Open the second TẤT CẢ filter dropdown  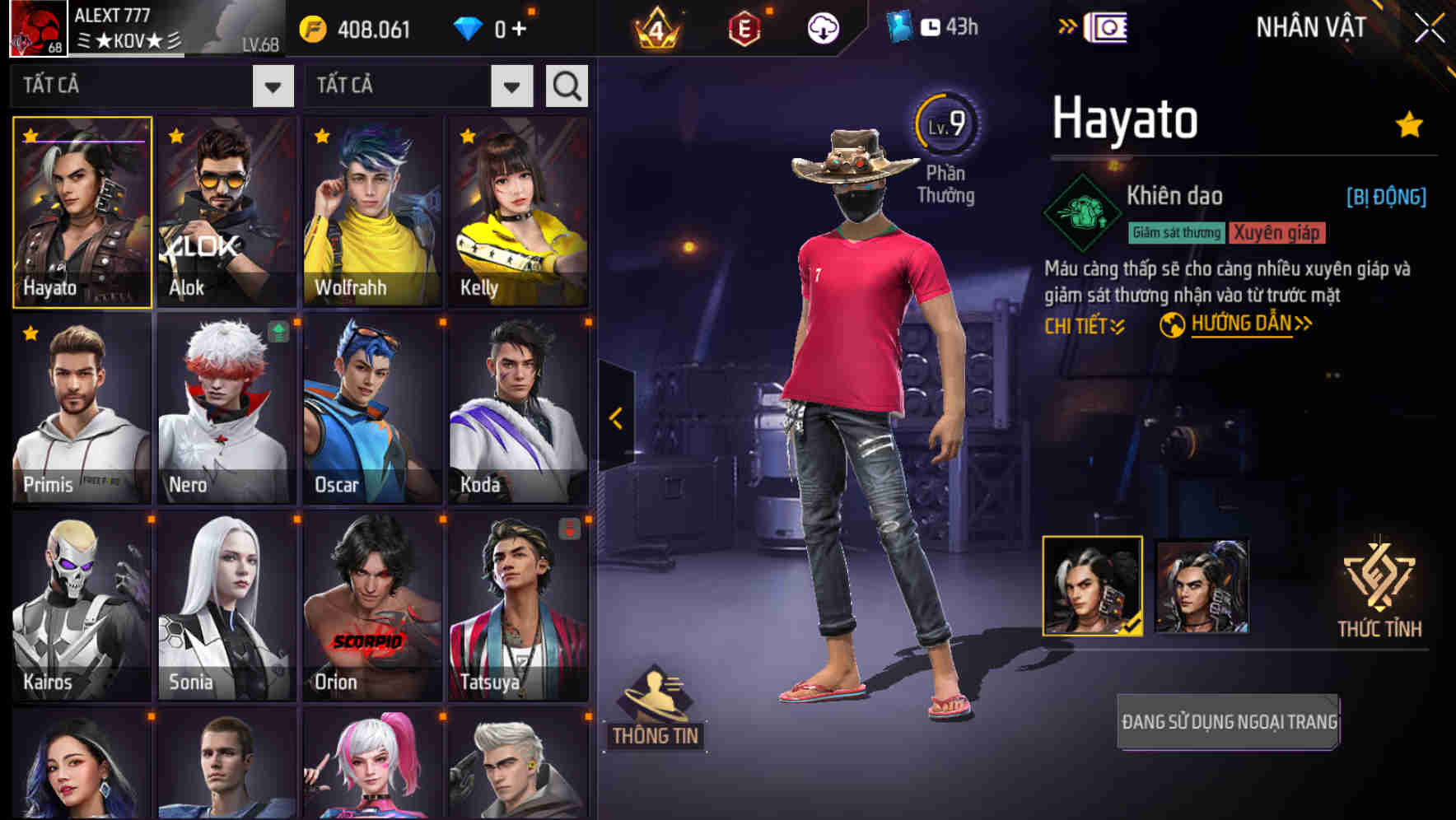[x=510, y=85]
